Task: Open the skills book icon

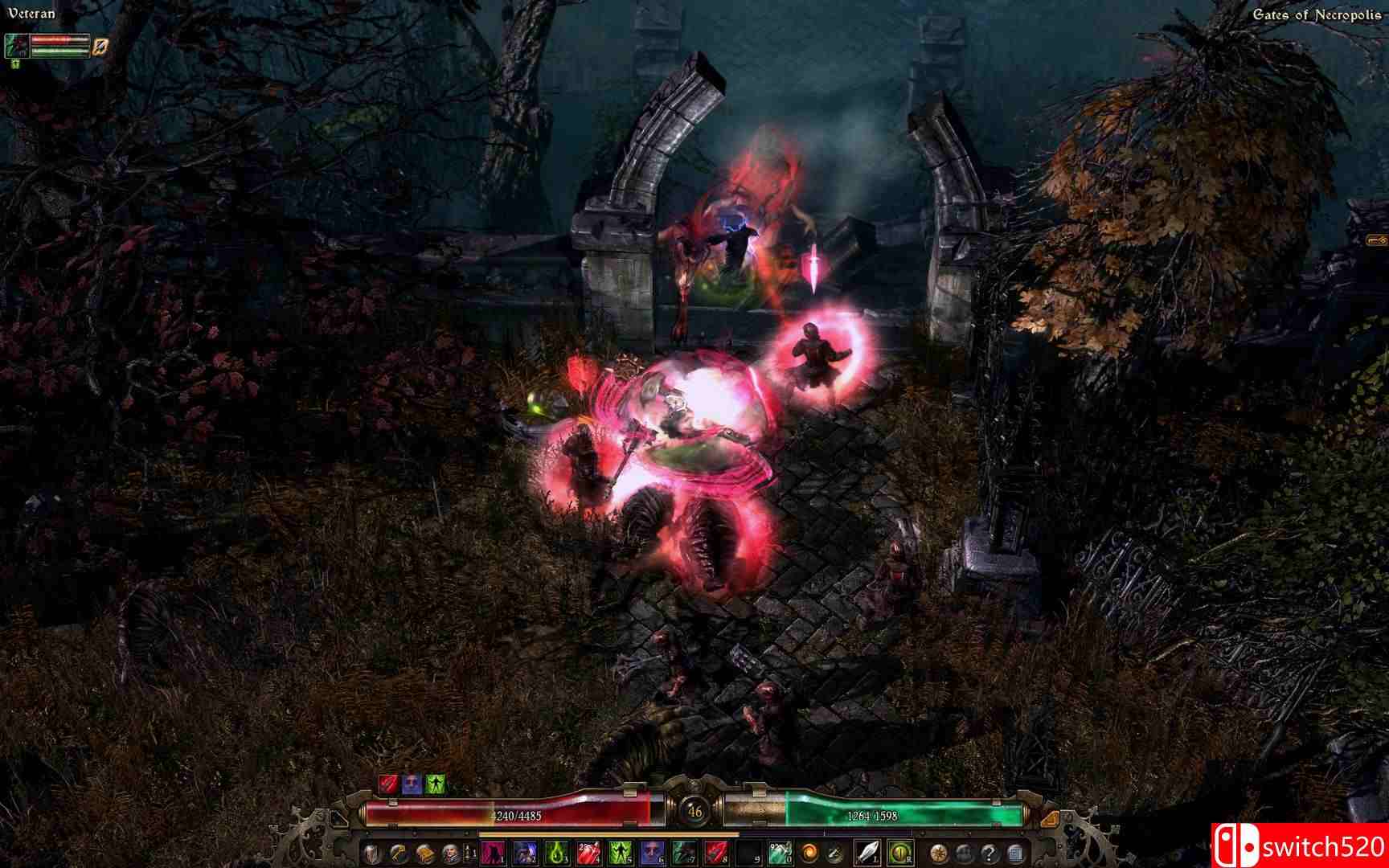Action: [425, 854]
